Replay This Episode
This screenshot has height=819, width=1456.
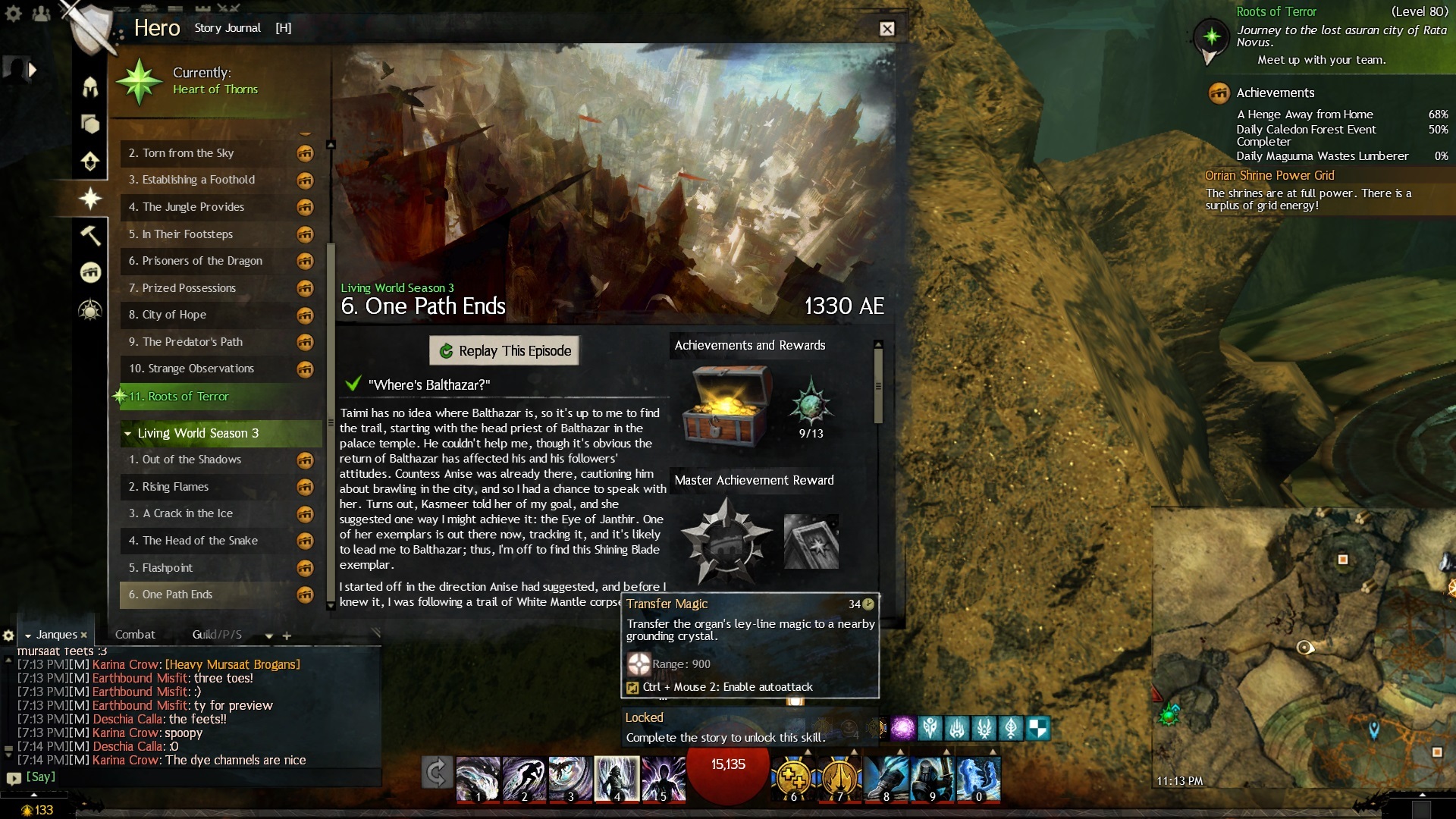pyautogui.click(x=504, y=350)
